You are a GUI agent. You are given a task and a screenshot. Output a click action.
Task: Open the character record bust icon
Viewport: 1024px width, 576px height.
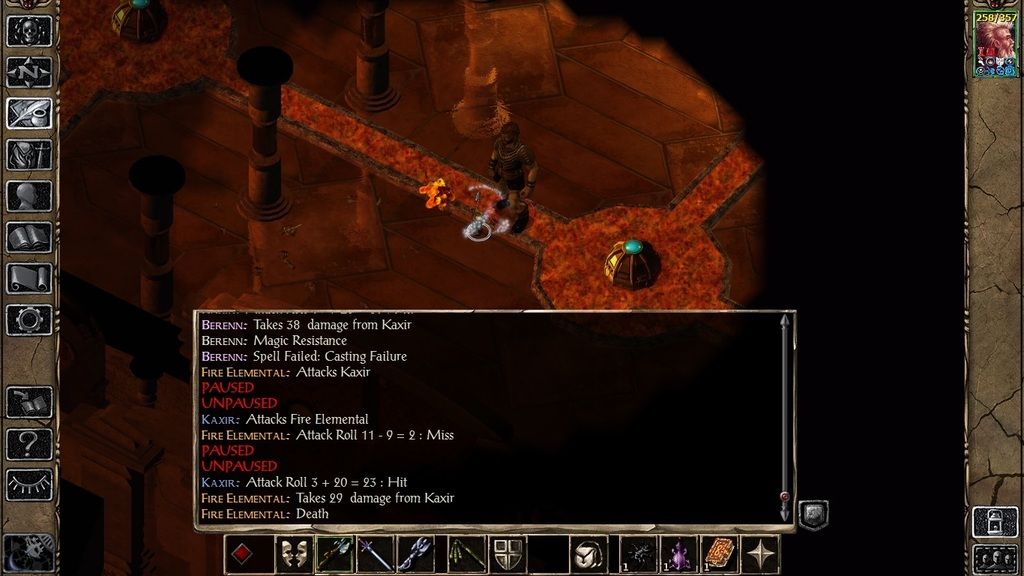pos(29,196)
